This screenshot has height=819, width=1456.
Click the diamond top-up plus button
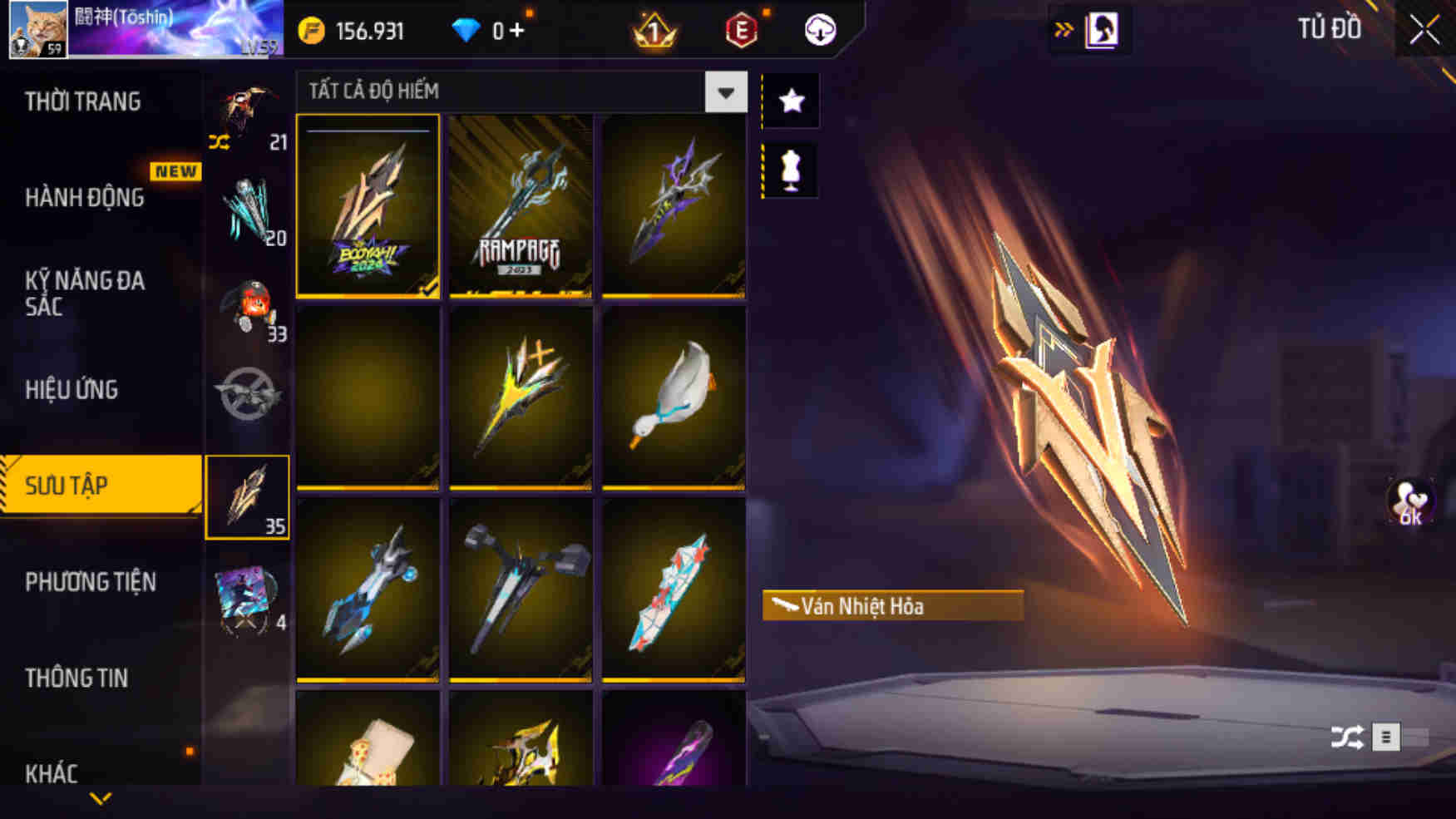pos(517,30)
